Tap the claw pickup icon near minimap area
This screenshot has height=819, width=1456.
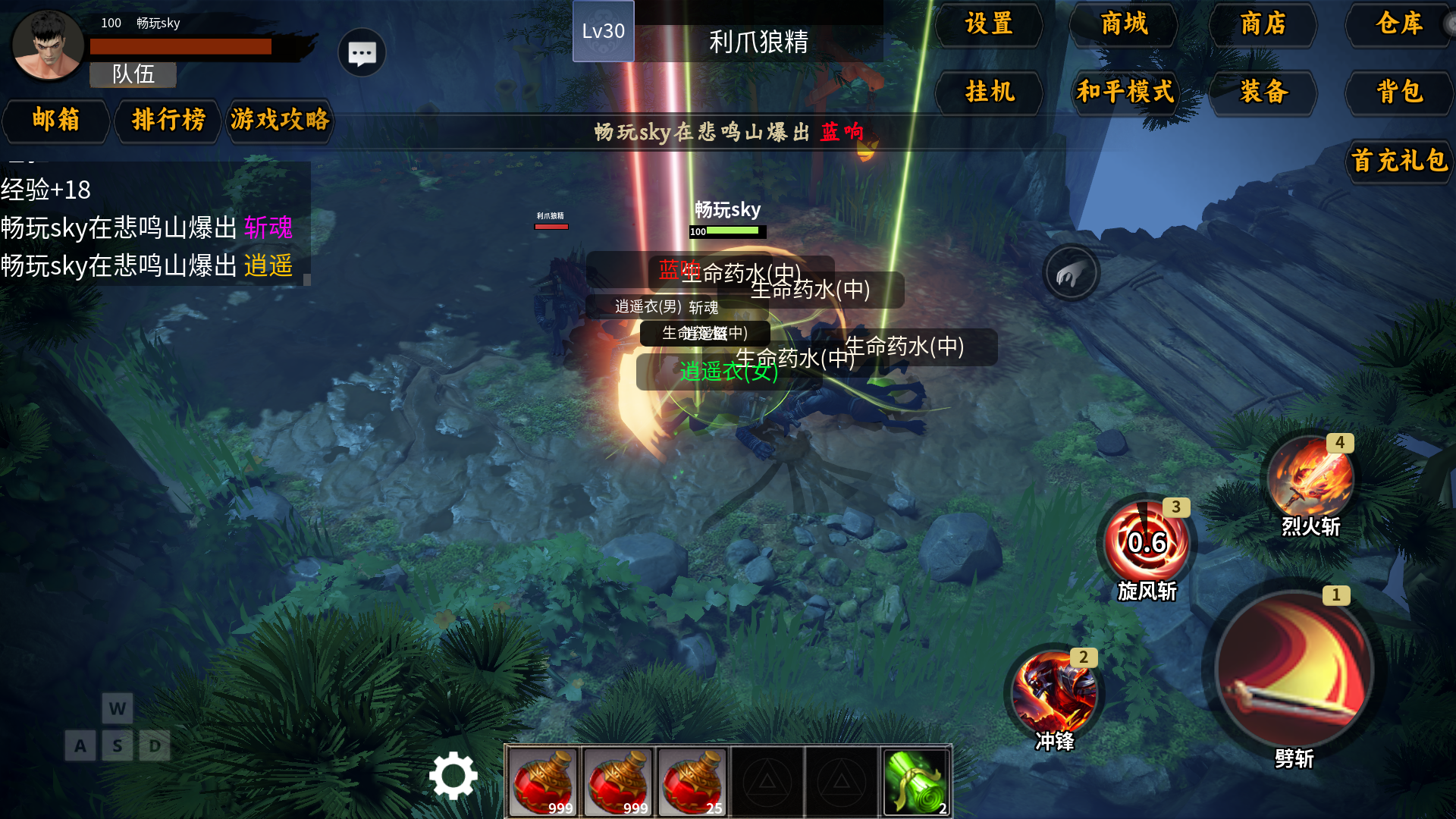1071,273
